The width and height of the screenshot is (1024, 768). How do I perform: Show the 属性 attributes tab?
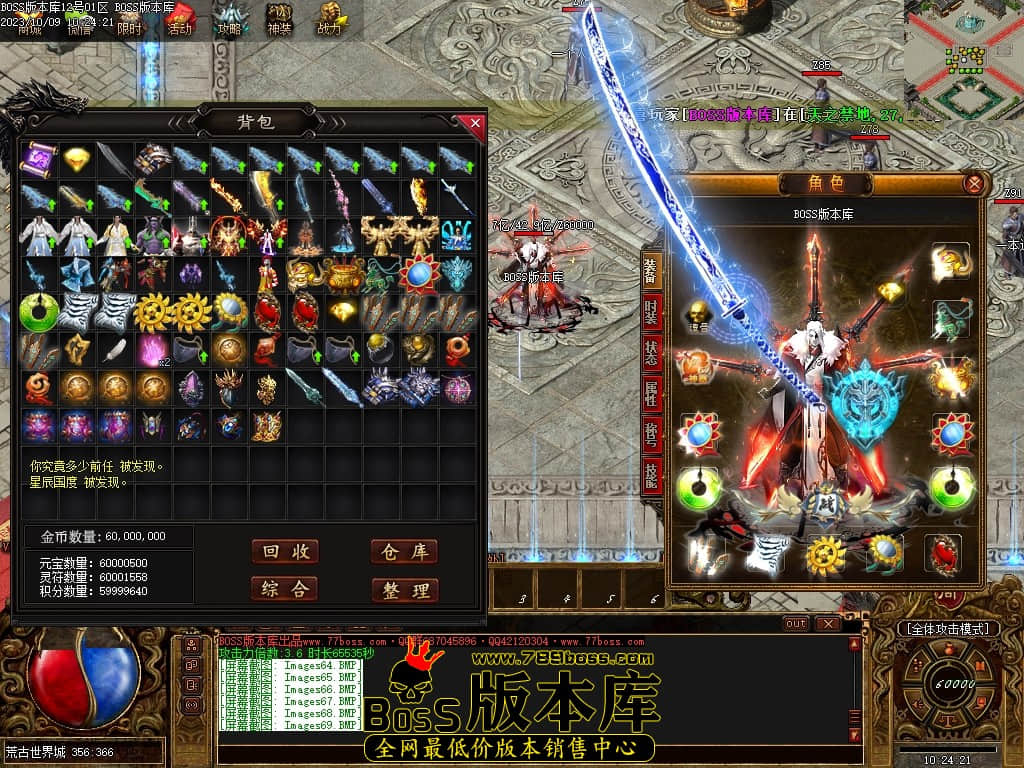point(651,392)
